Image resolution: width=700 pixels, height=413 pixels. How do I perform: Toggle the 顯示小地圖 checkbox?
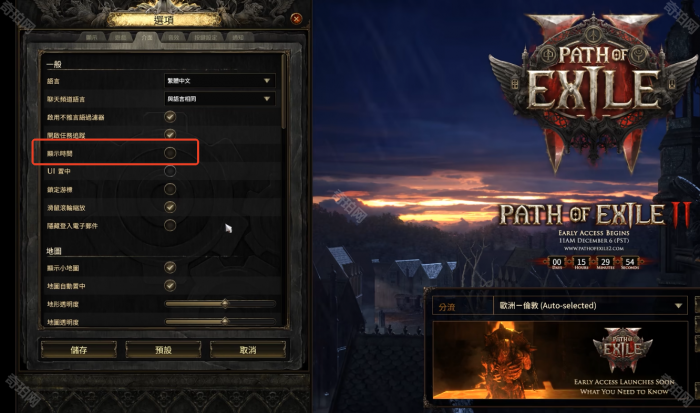(170, 267)
